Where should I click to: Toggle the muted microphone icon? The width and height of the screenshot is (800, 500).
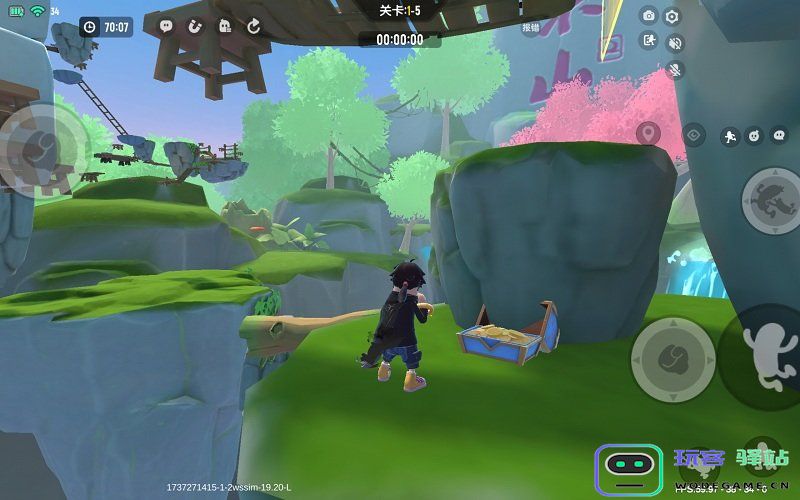click(x=674, y=69)
